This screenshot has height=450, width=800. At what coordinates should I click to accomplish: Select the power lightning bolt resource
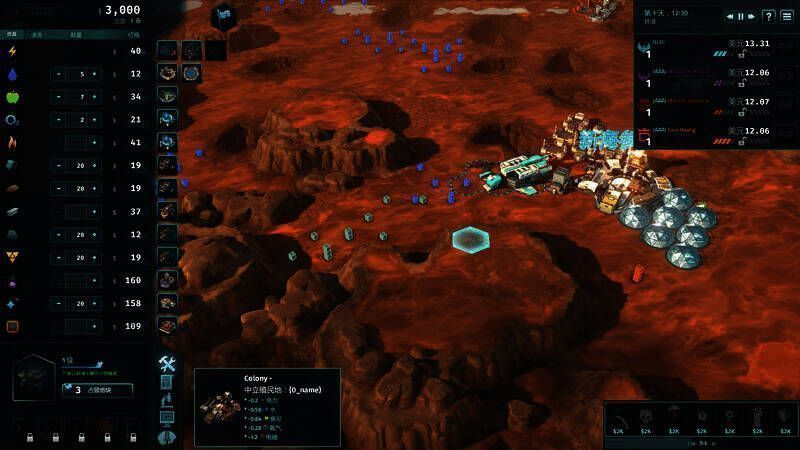tap(13, 52)
